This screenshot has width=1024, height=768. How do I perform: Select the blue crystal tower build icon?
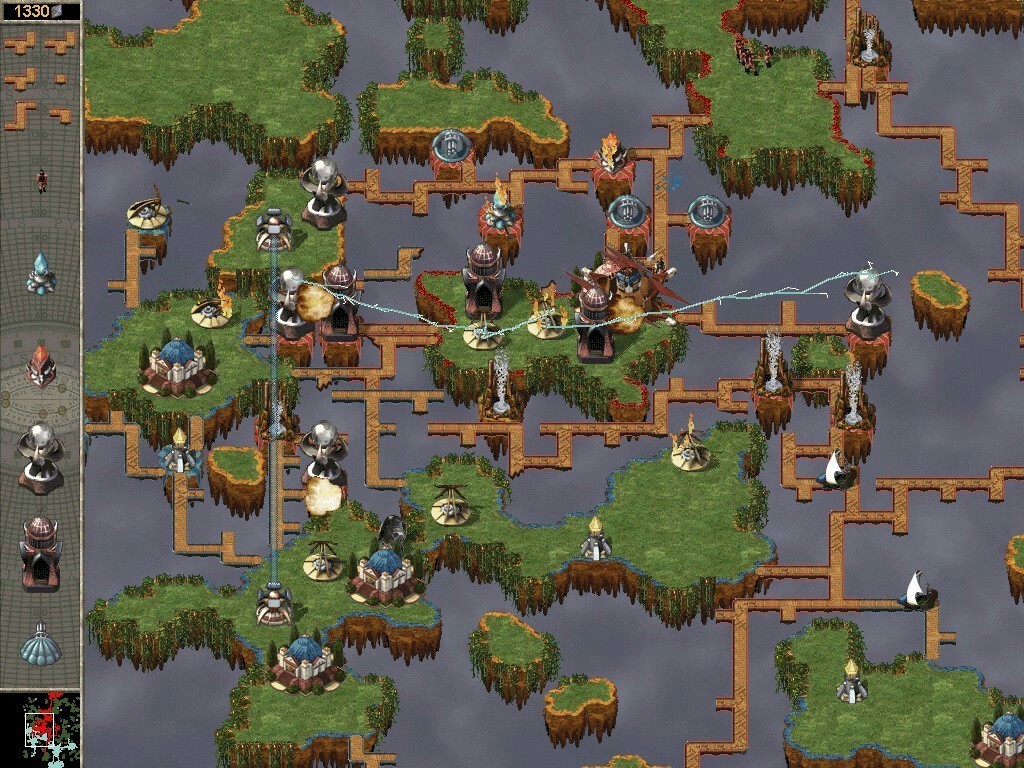pos(41,272)
